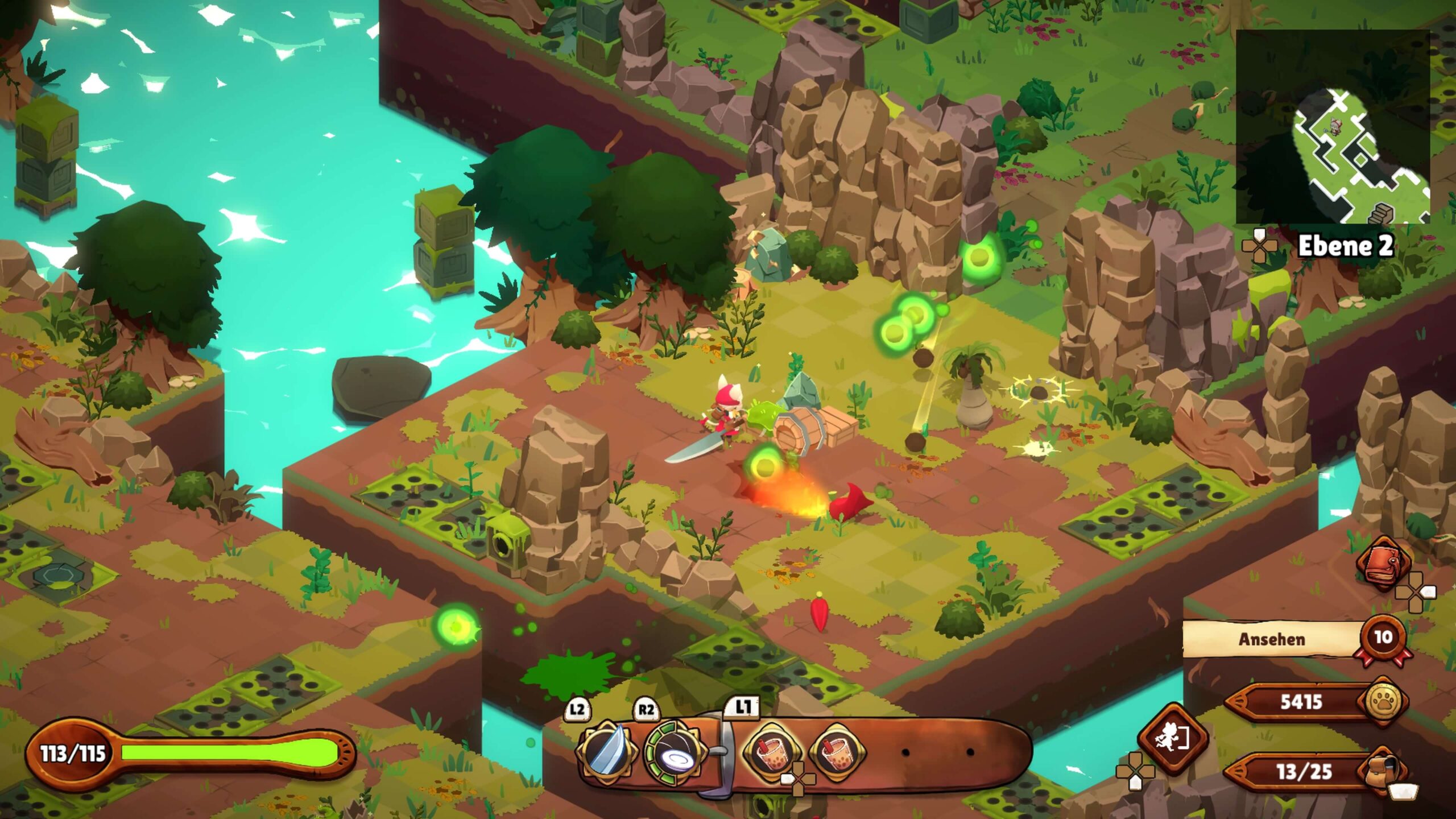Click the Ansehen reputation banner
Image resolution: width=1456 pixels, height=819 pixels.
pos(1272,639)
